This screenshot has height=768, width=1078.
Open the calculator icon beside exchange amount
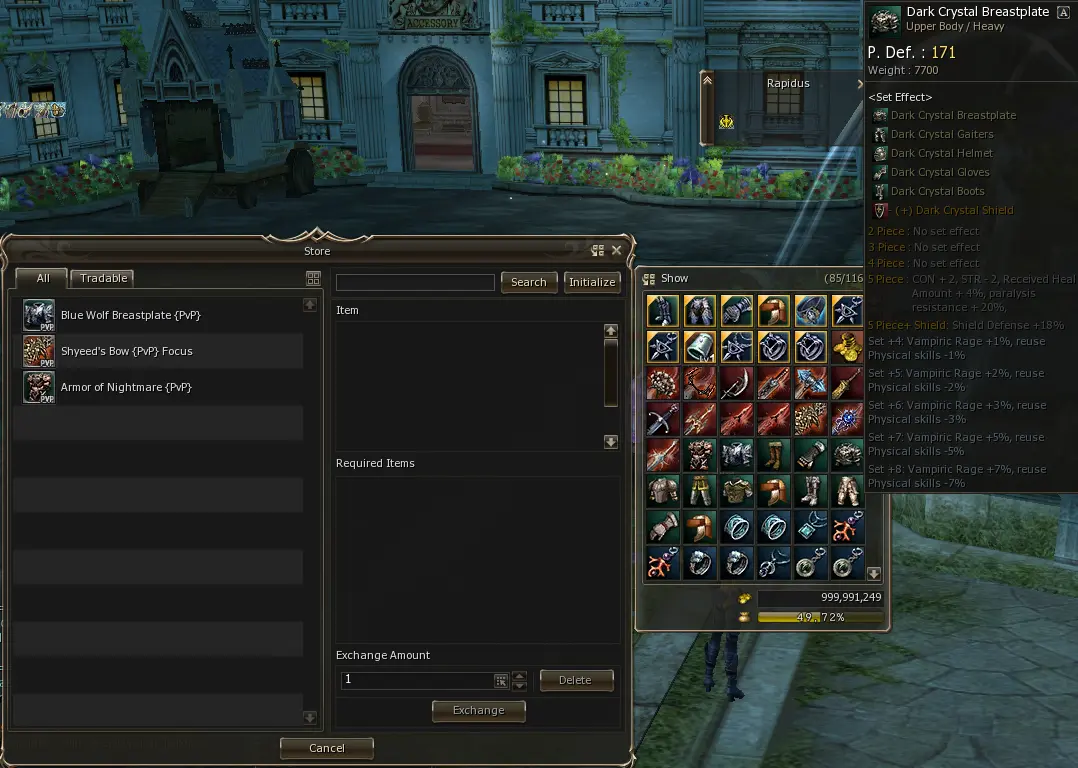[501, 680]
